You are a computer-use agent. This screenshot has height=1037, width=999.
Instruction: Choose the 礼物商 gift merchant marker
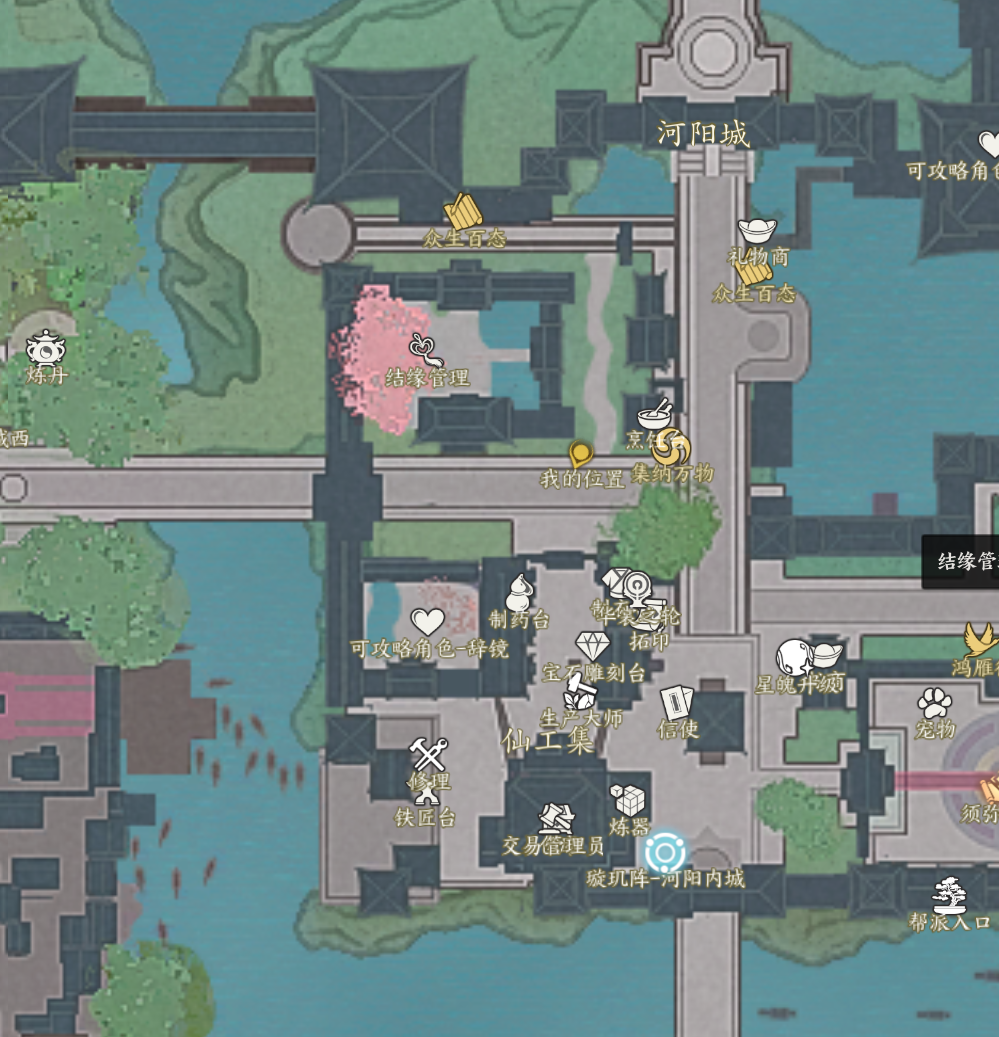click(x=757, y=231)
